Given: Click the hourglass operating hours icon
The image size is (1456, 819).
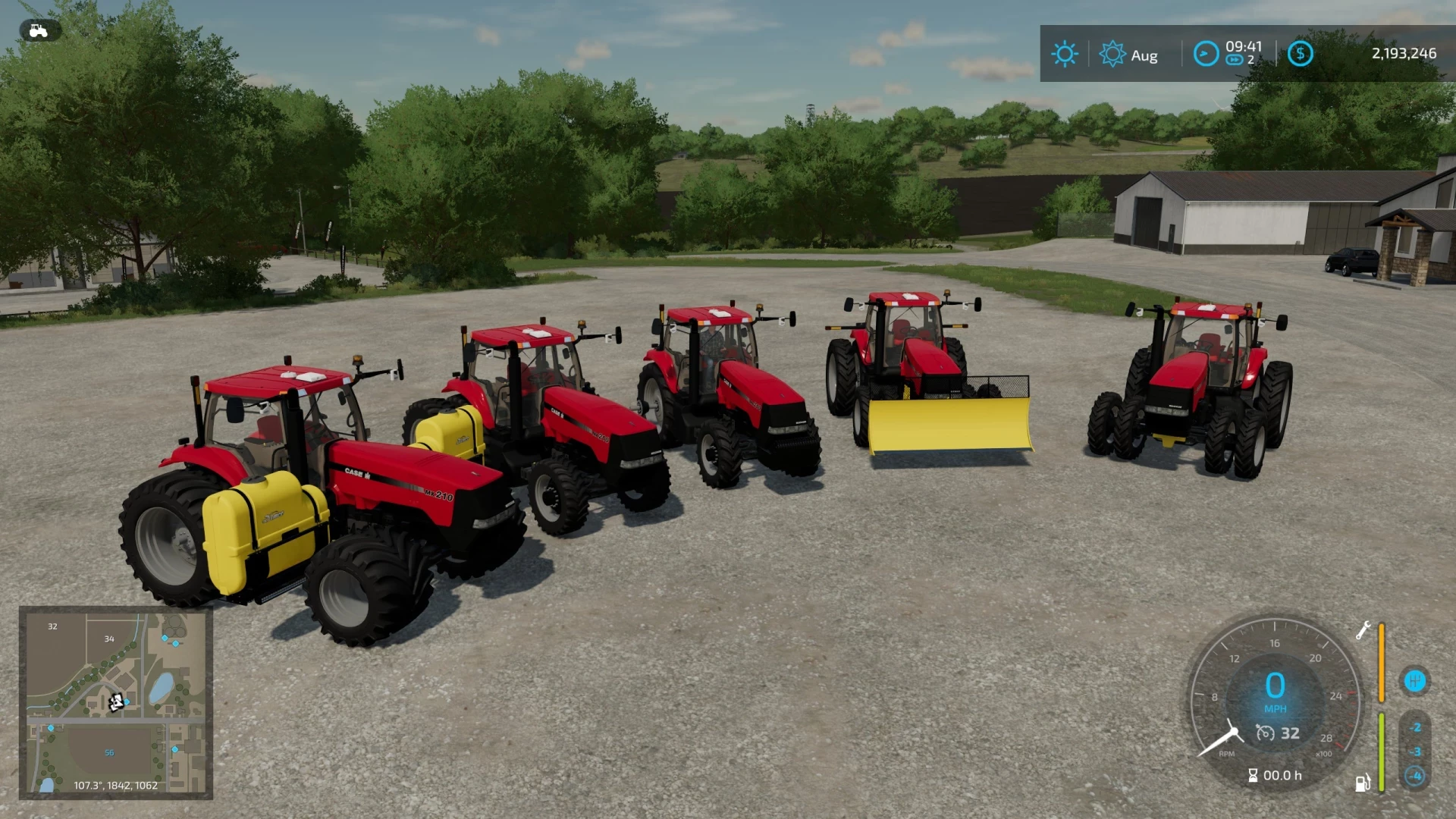Looking at the screenshot, I should (1253, 775).
